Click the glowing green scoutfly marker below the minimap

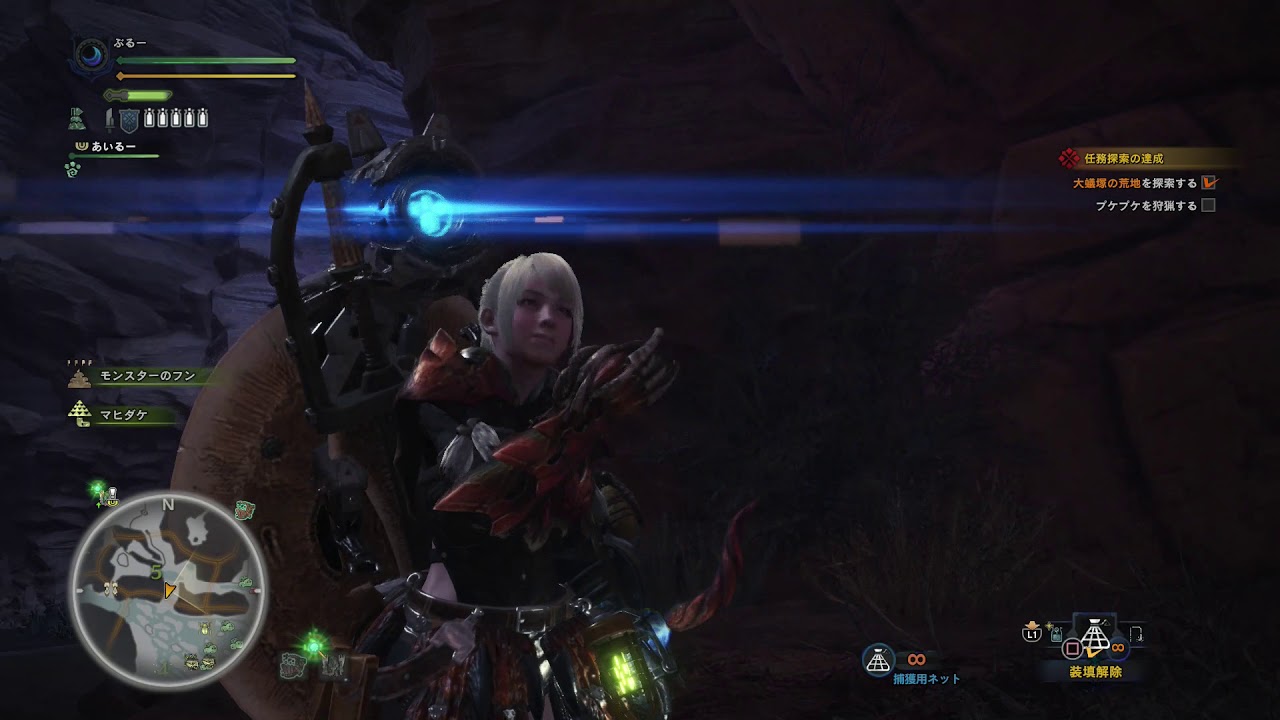(x=313, y=647)
